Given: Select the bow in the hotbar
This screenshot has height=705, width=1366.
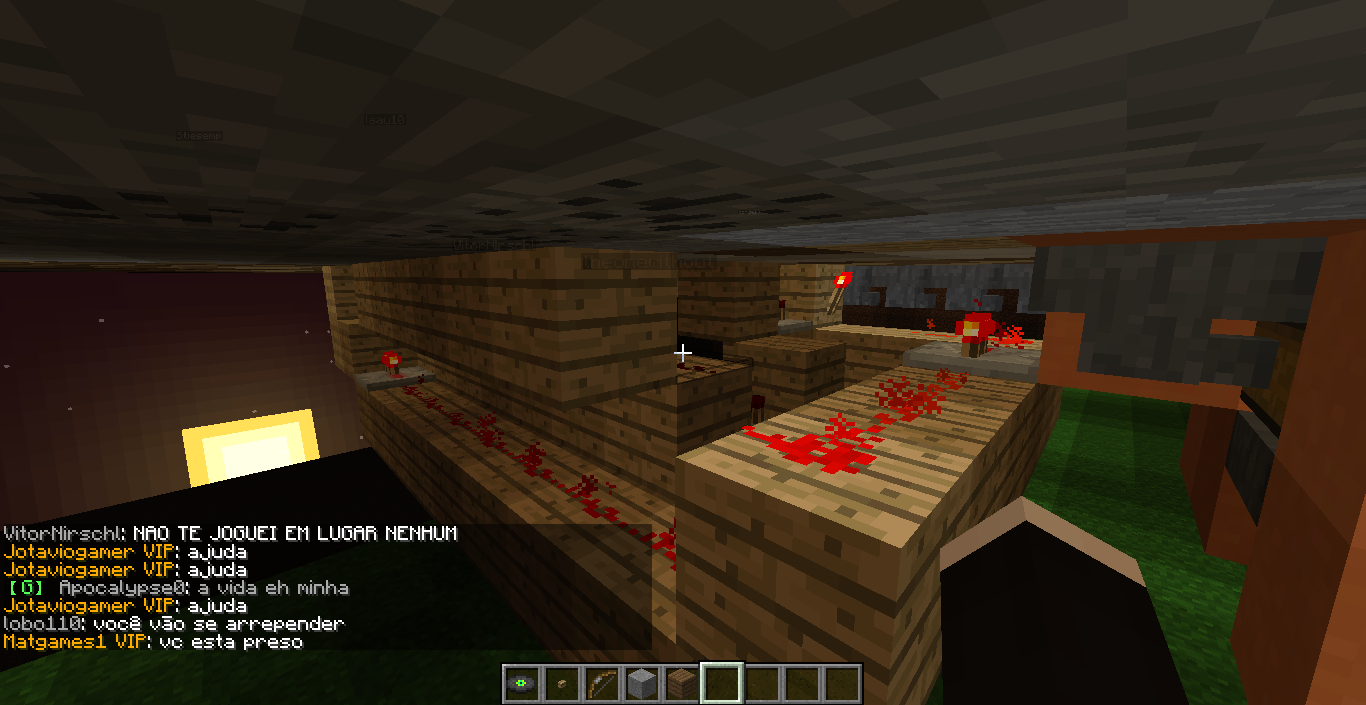Looking at the screenshot, I should point(601,684).
